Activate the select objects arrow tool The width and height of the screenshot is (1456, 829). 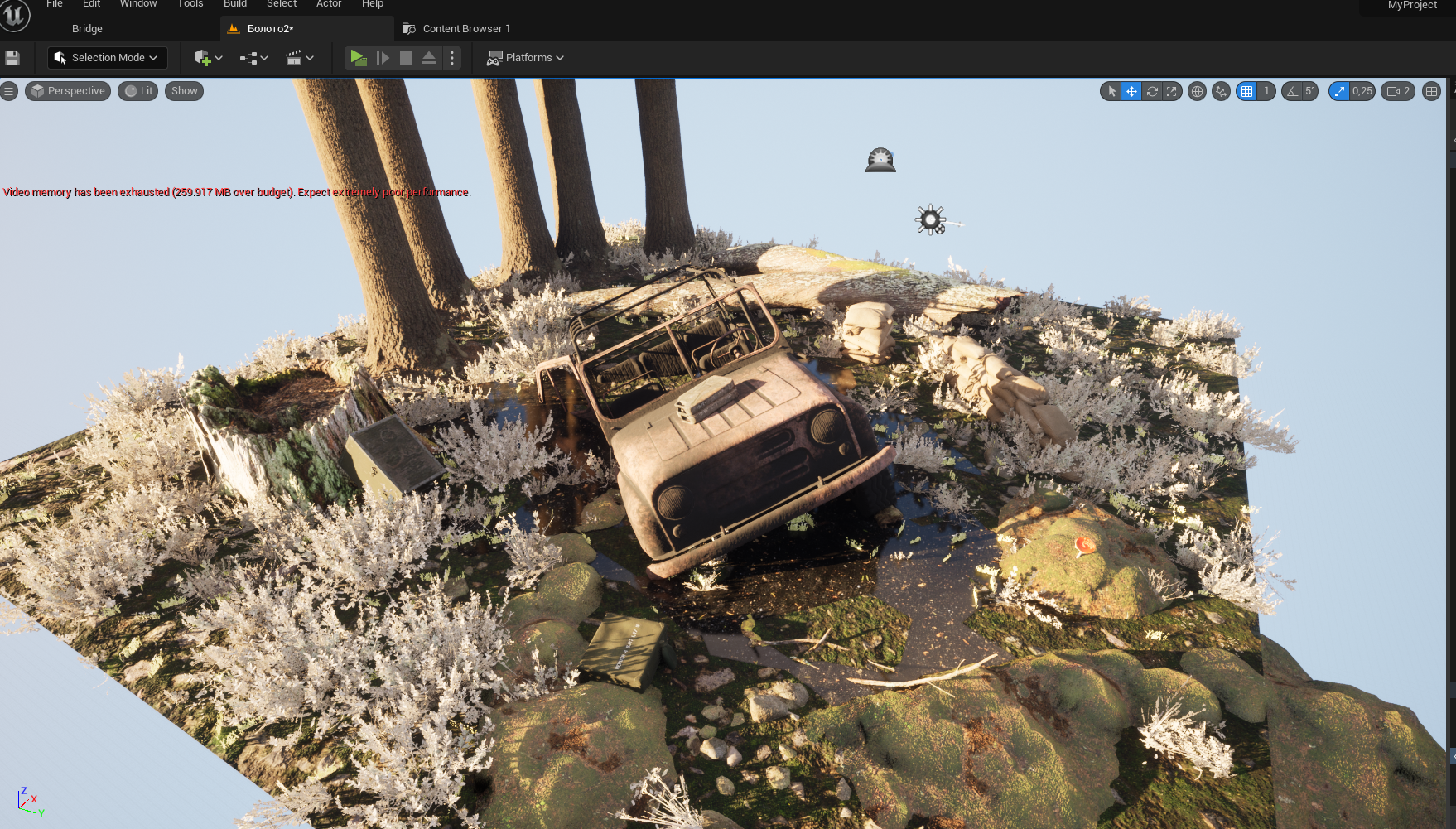(x=1111, y=91)
